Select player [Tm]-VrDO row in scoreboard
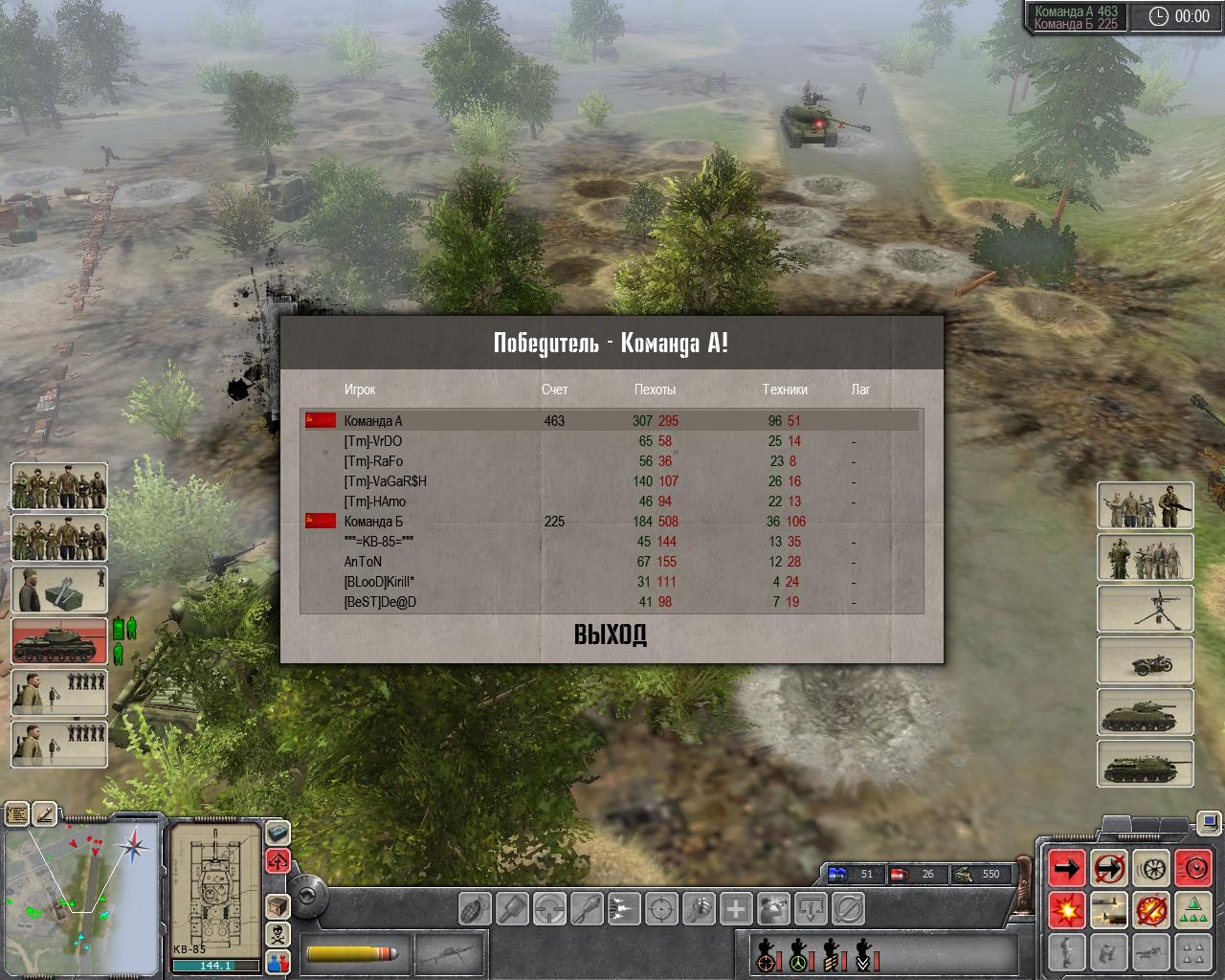 tap(373, 441)
